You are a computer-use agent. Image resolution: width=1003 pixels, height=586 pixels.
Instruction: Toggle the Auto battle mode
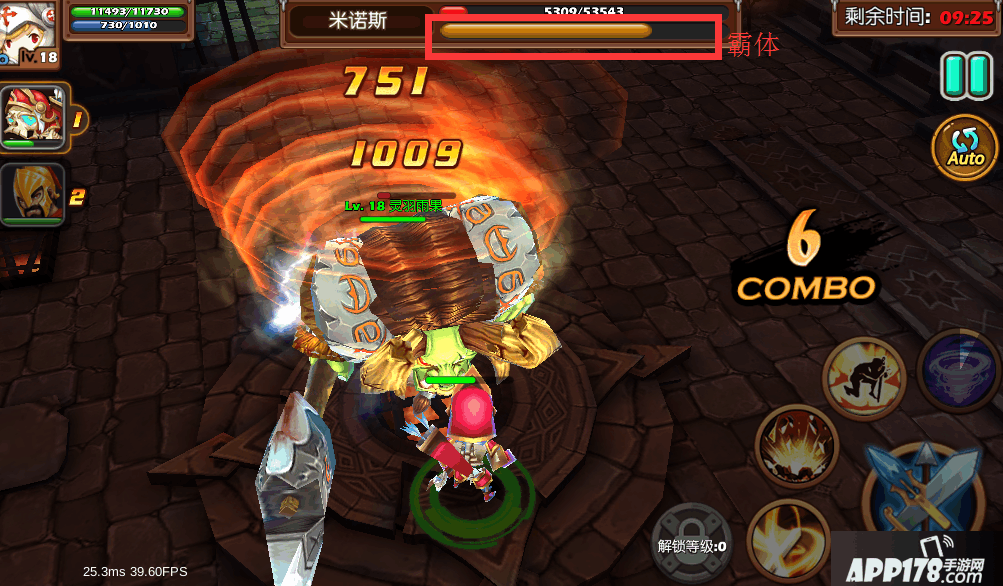tap(965, 148)
